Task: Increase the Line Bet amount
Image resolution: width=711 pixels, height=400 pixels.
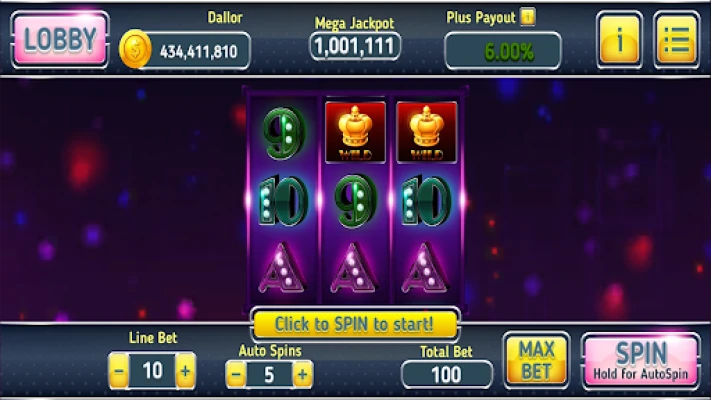Action: (x=185, y=372)
